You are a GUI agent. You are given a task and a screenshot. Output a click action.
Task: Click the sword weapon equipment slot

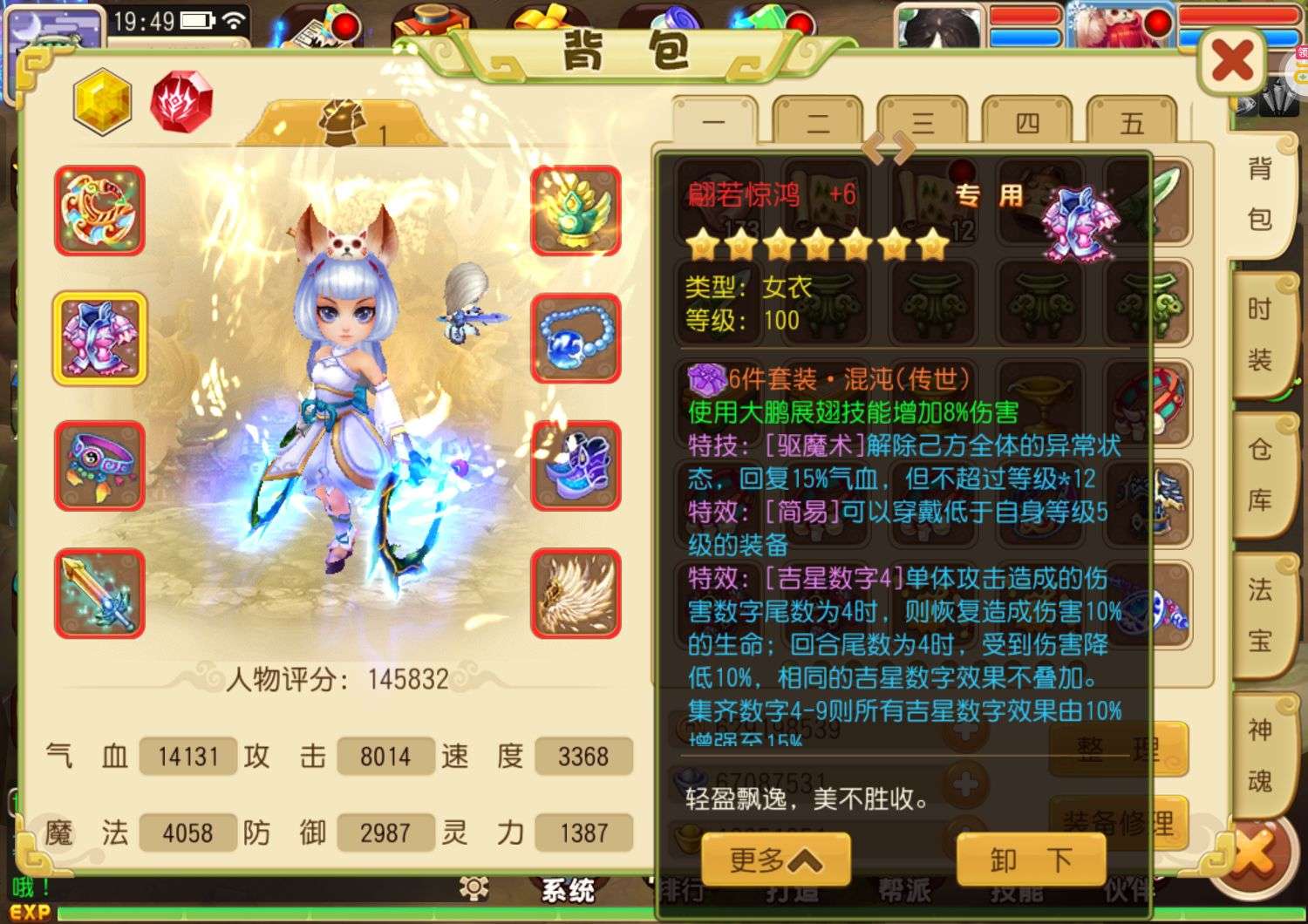point(99,594)
